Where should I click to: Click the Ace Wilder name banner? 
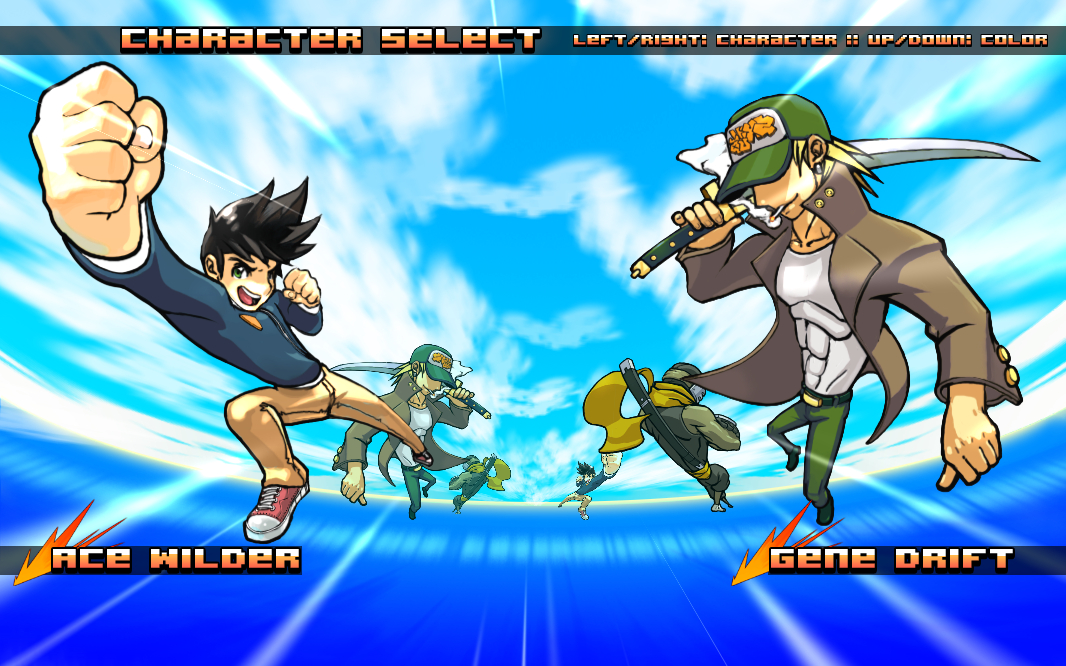point(176,559)
